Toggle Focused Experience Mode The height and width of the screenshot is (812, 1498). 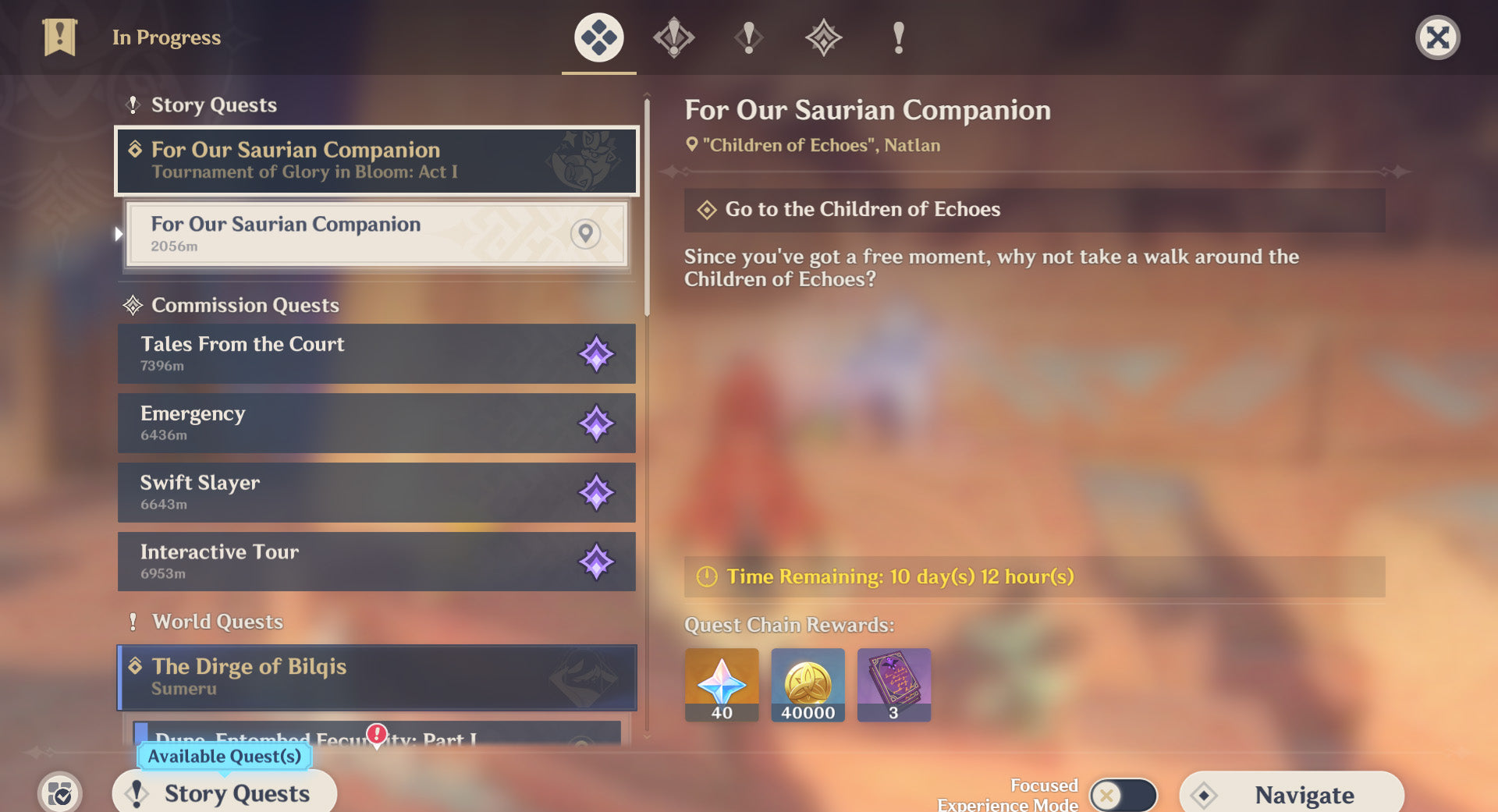pos(1123,795)
